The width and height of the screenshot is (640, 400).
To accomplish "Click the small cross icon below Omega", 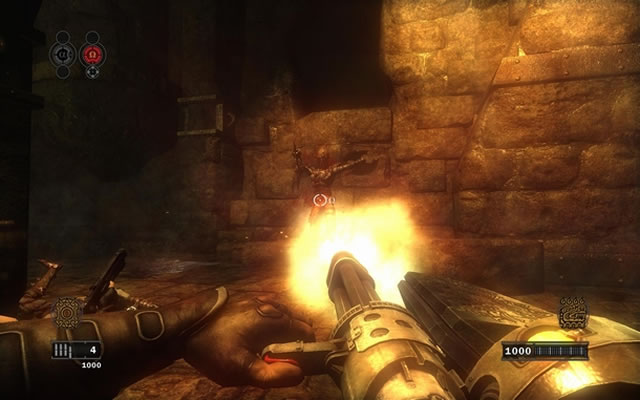I will click(x=93, y=72).
